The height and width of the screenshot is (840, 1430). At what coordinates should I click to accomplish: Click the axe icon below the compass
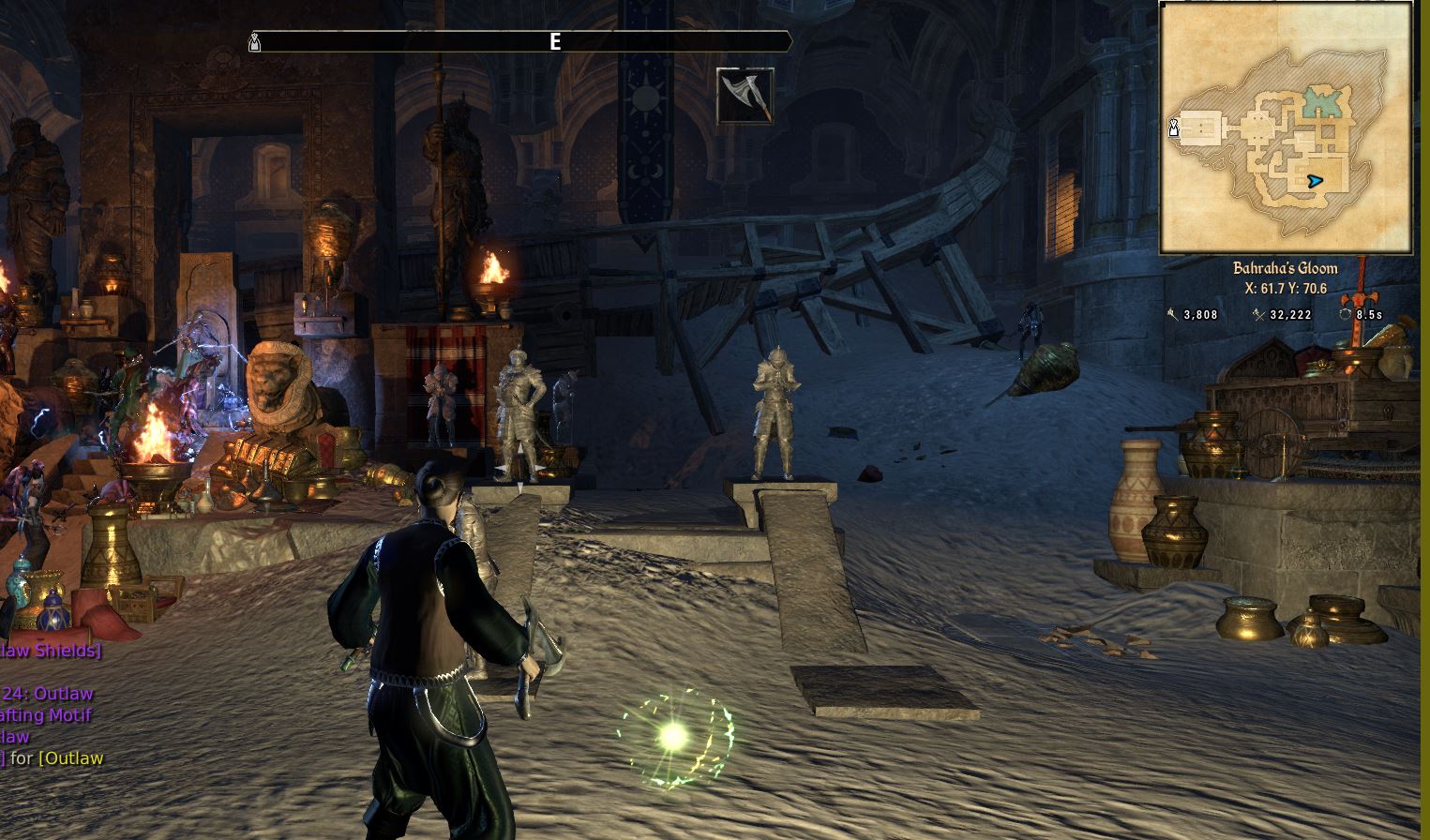745,96
